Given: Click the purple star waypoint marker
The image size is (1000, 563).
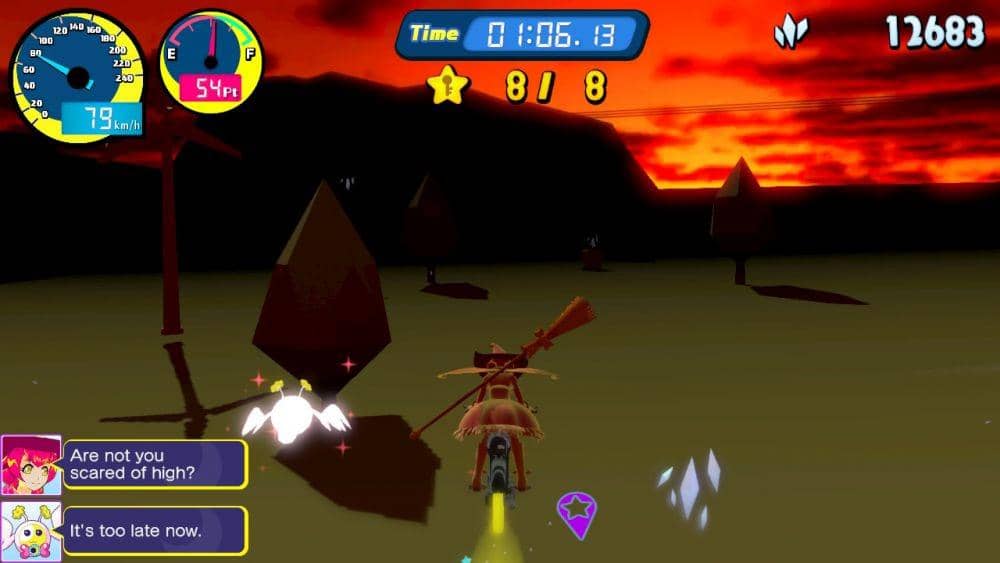Looking at the screenshot, I should (x=576, y=512).
